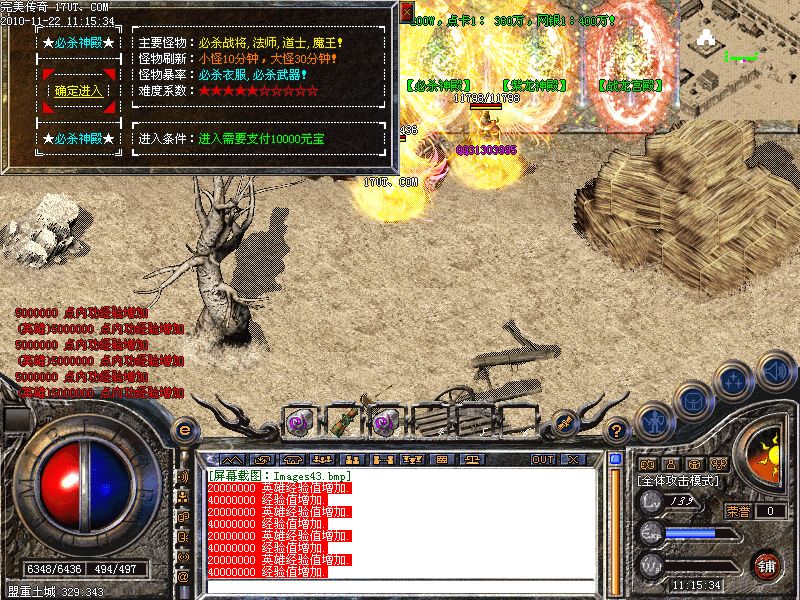This screenshot has height=600, width=800.
Task: Open the character figure round button
Action: (x=654, y=421)
